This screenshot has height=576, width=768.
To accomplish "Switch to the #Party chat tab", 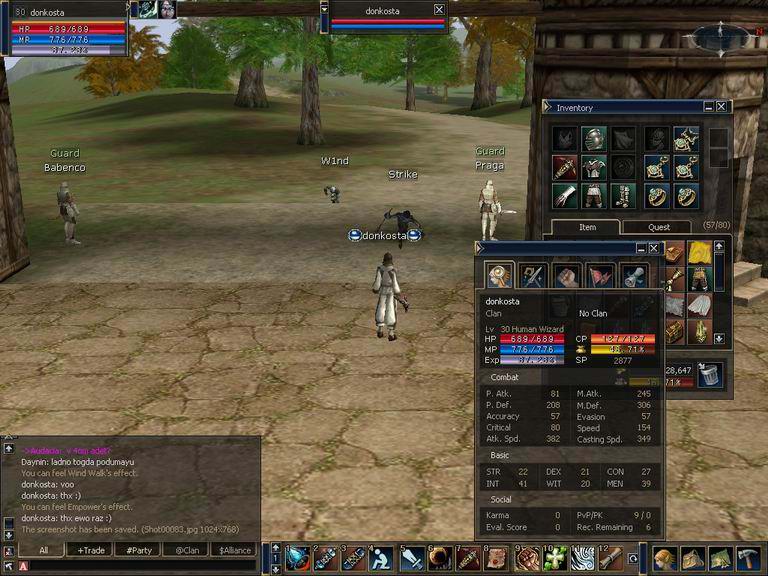I will coord(138,550).
